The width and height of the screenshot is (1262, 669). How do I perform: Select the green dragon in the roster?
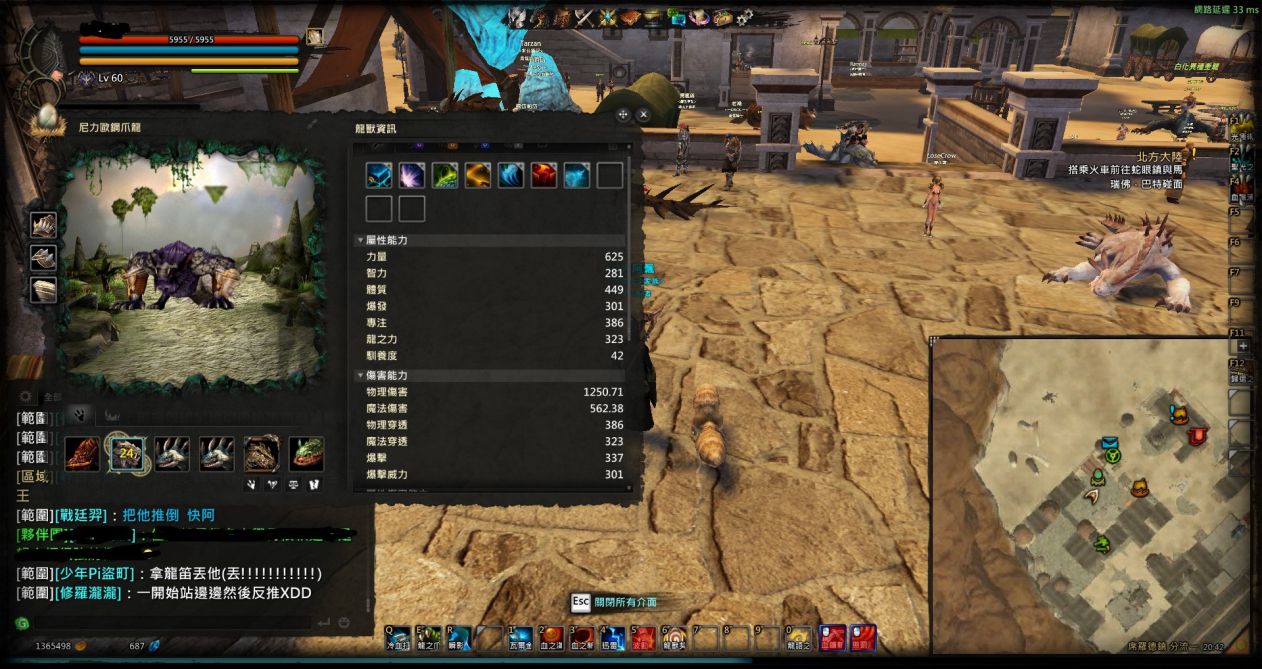pos(307,453)
